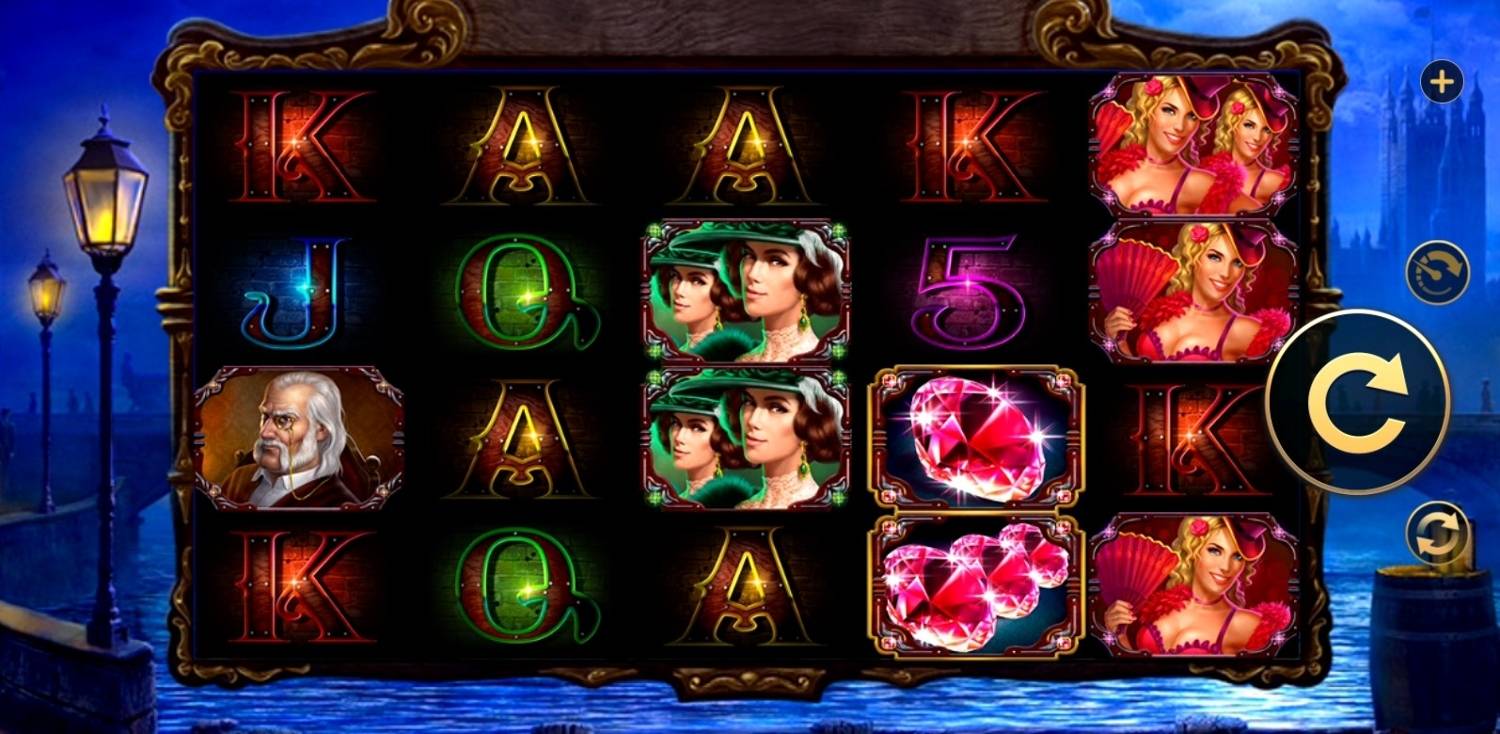The width and height of the screenshot is (1500, 734).
Task: Select the old gentleman character symbol
Action: [300, 435]
